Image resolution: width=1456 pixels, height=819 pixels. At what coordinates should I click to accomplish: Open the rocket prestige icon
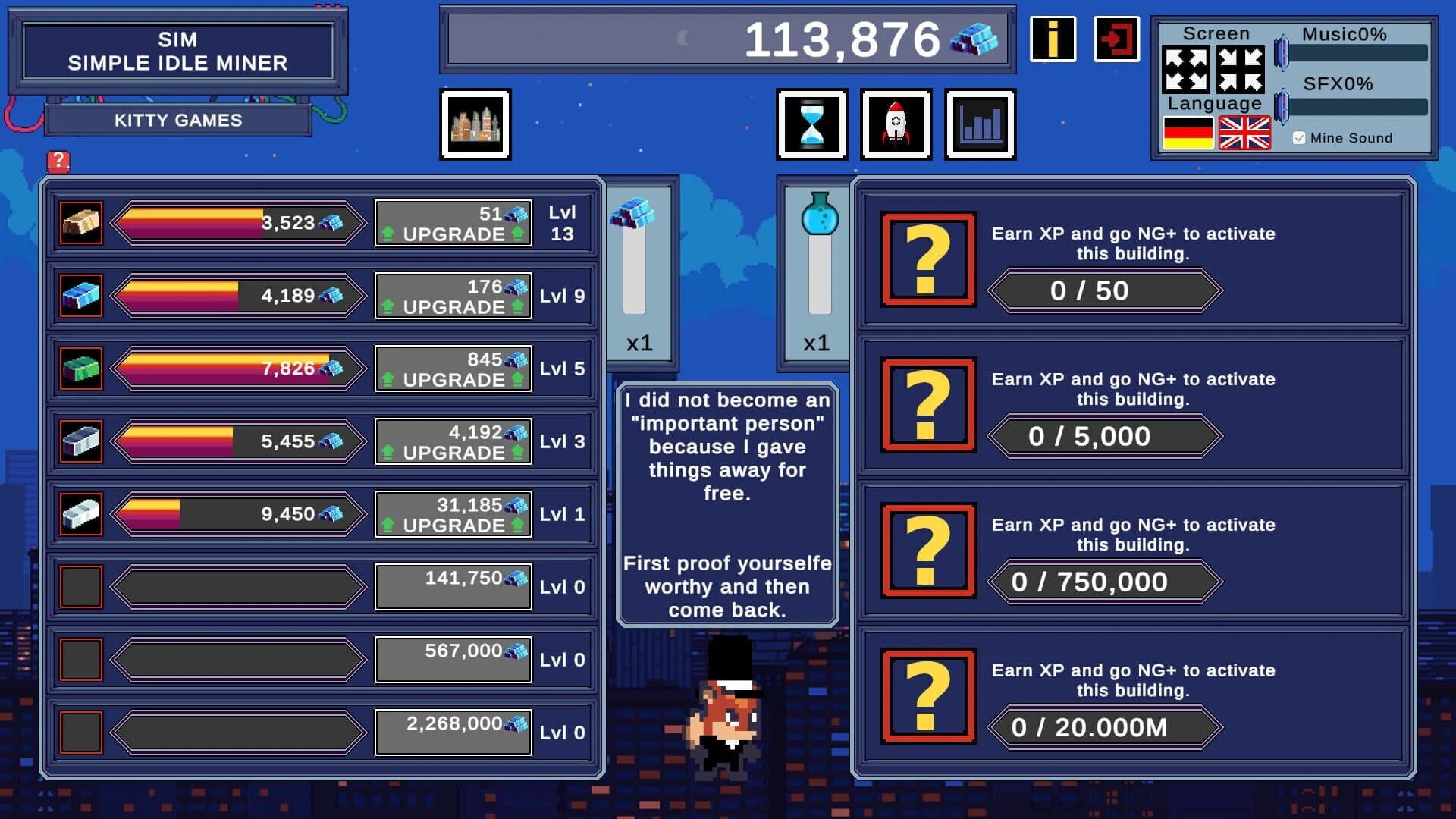pyautogui.click(x=896, y=124)
